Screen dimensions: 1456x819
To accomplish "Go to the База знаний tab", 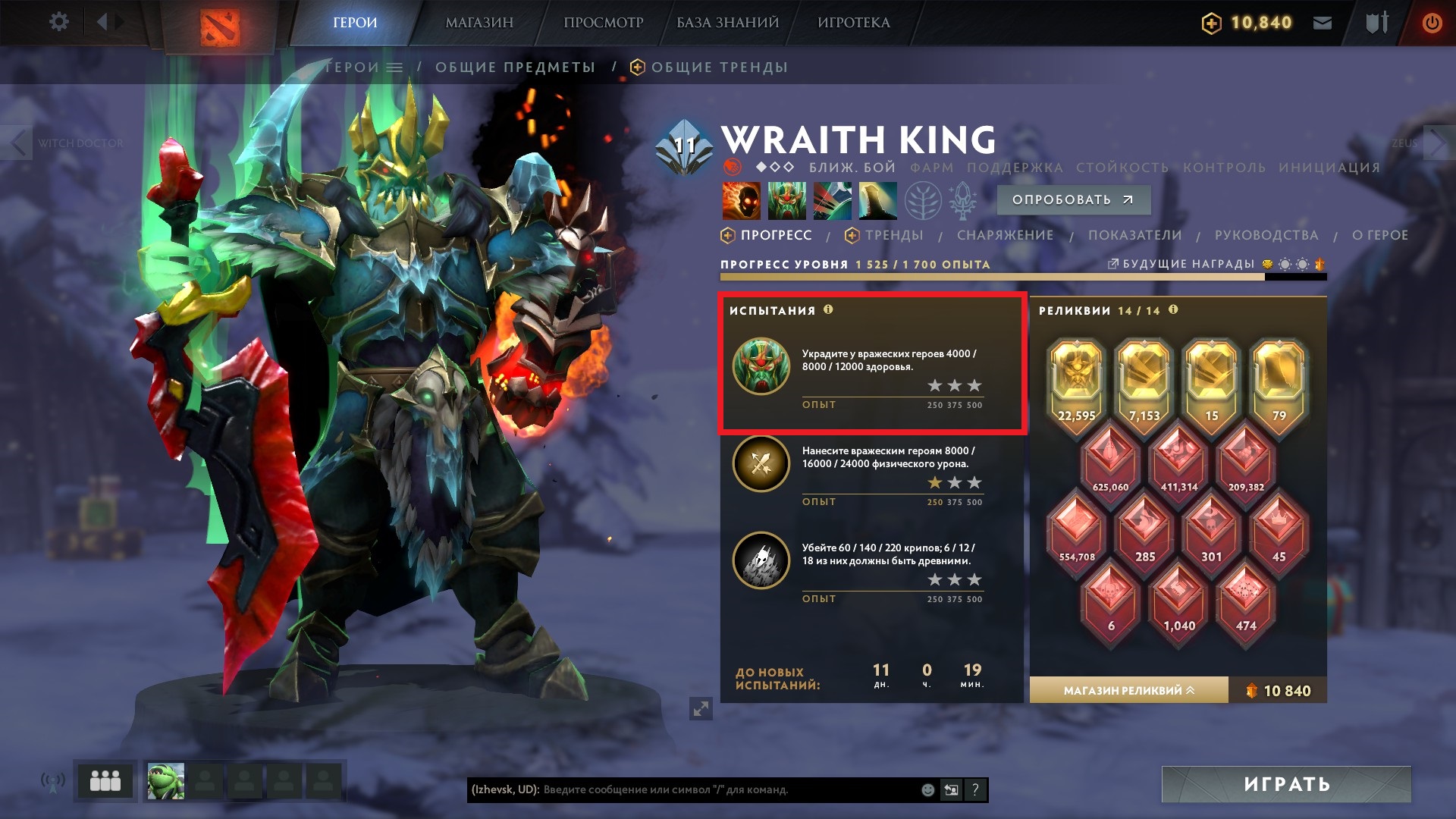I will point(727,23).
